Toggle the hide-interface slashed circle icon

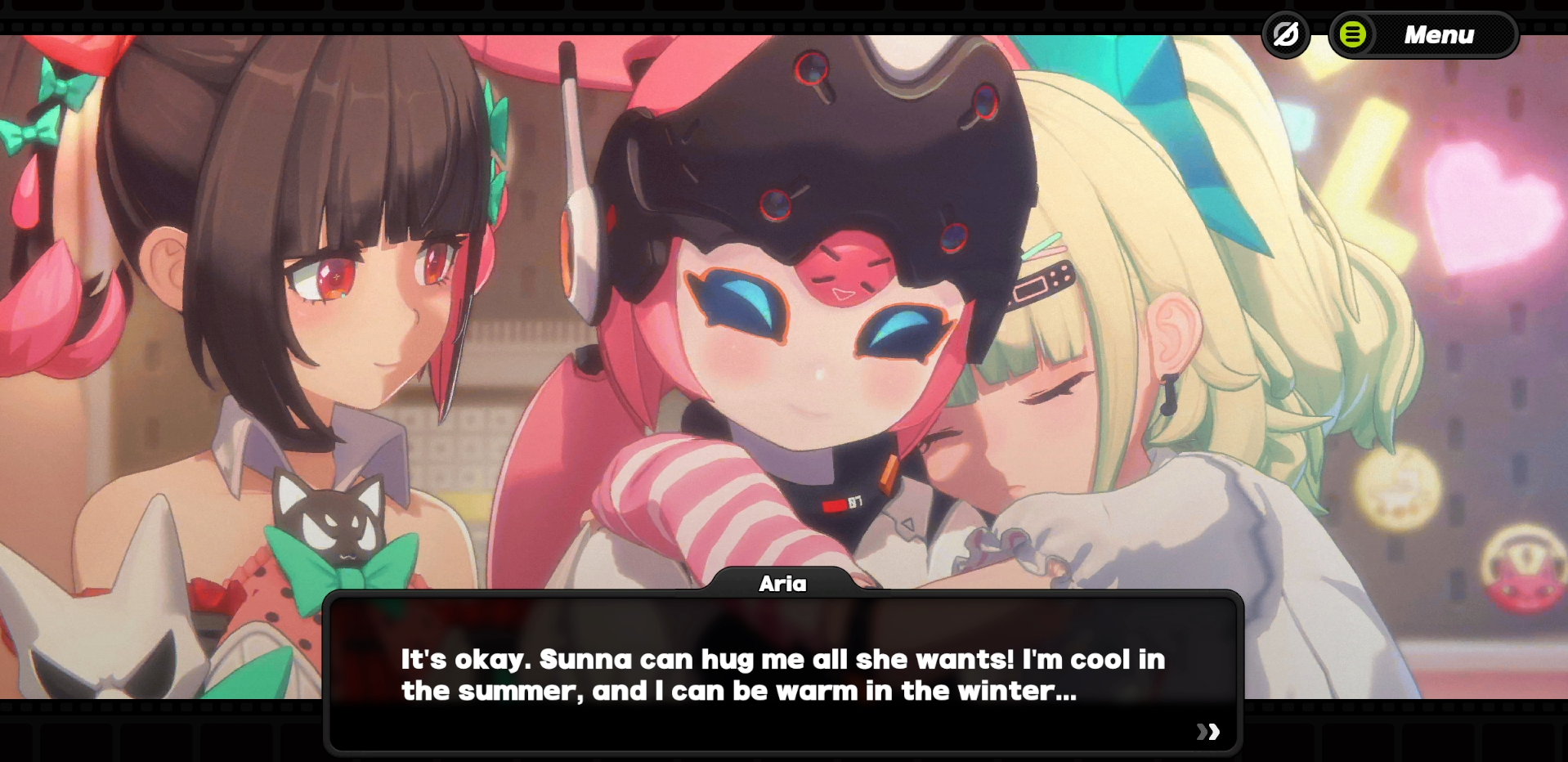pos(1286,35)
